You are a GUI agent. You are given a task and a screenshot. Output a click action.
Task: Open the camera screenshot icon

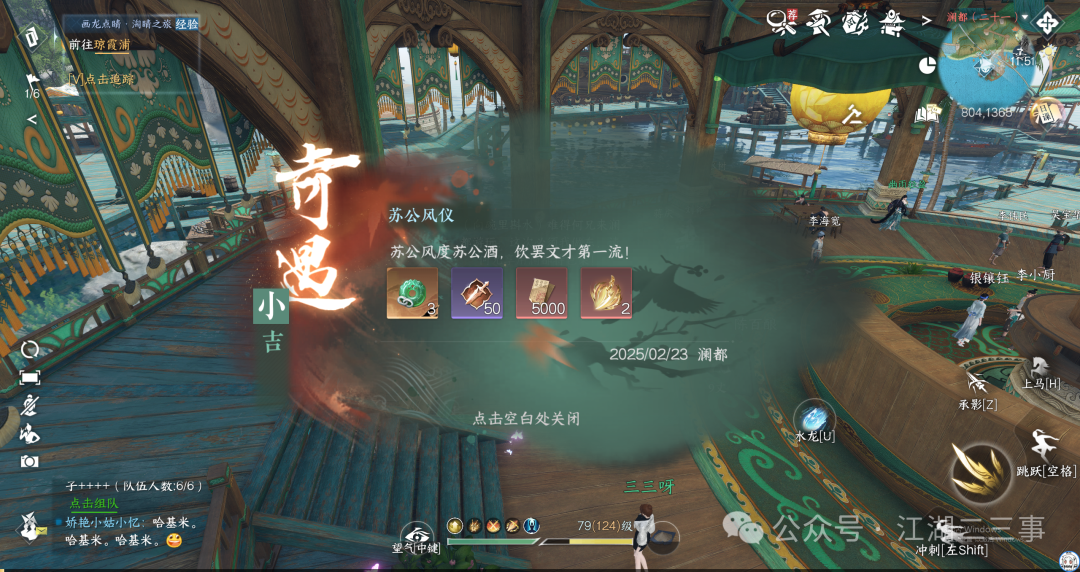click(30, 461)
